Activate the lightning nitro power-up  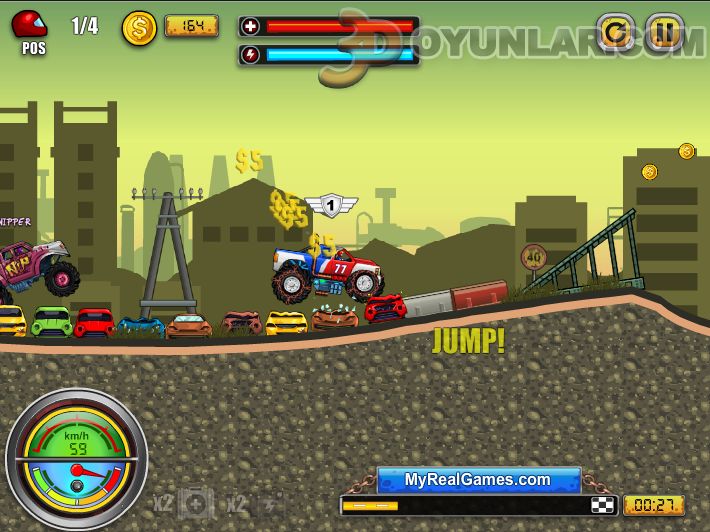click(x=272, y=503)
